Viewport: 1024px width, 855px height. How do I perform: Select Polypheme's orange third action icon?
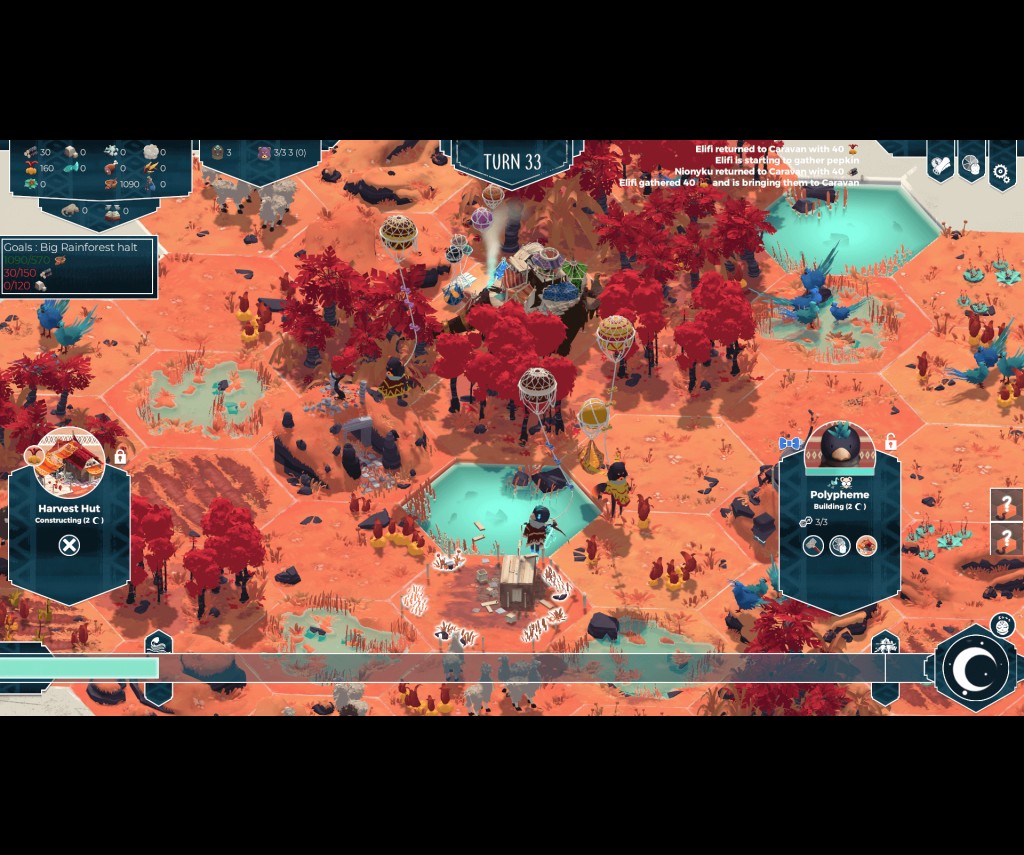coord(866,545)
